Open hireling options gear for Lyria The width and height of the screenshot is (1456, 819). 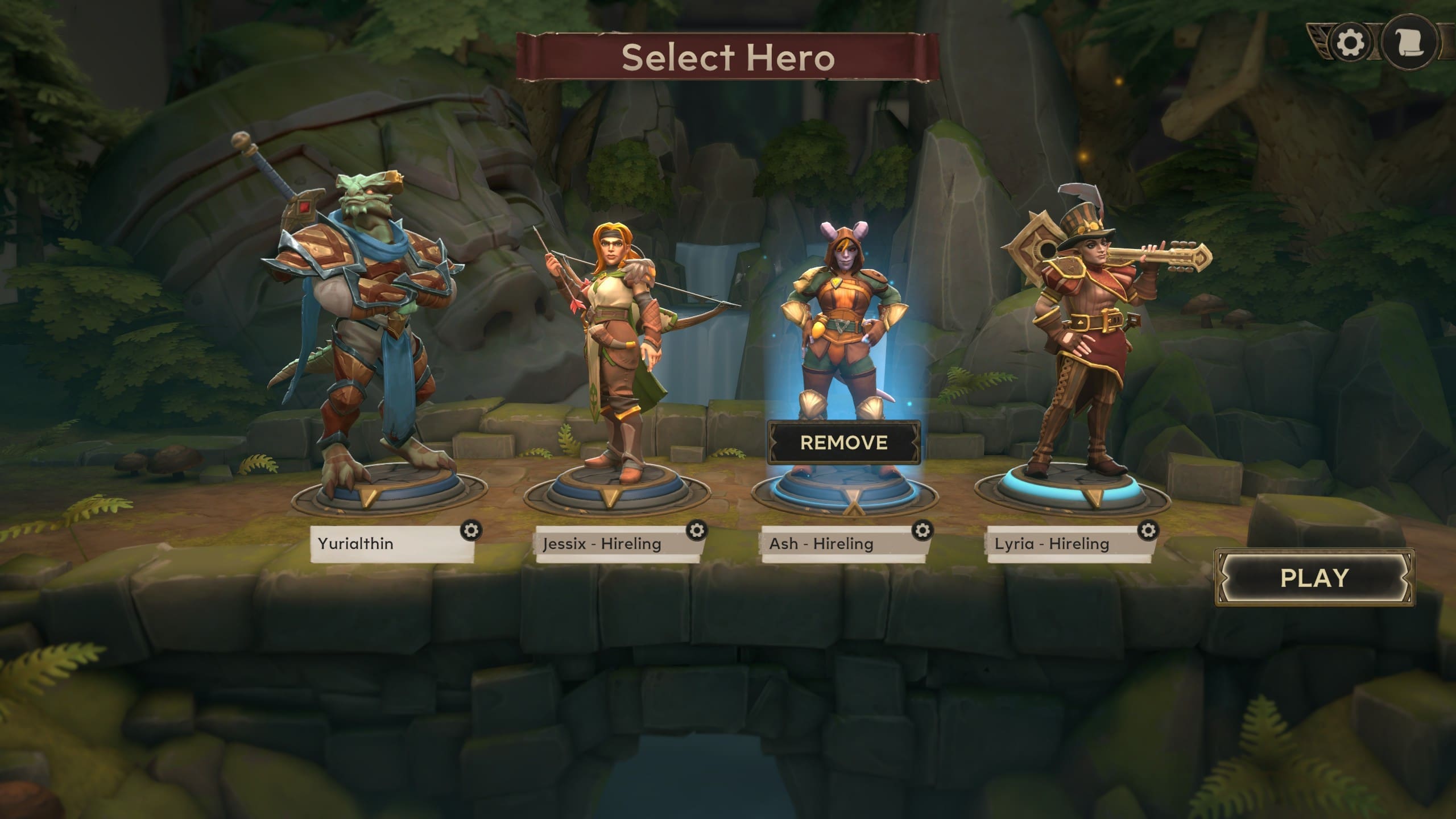pos(1148,530)
